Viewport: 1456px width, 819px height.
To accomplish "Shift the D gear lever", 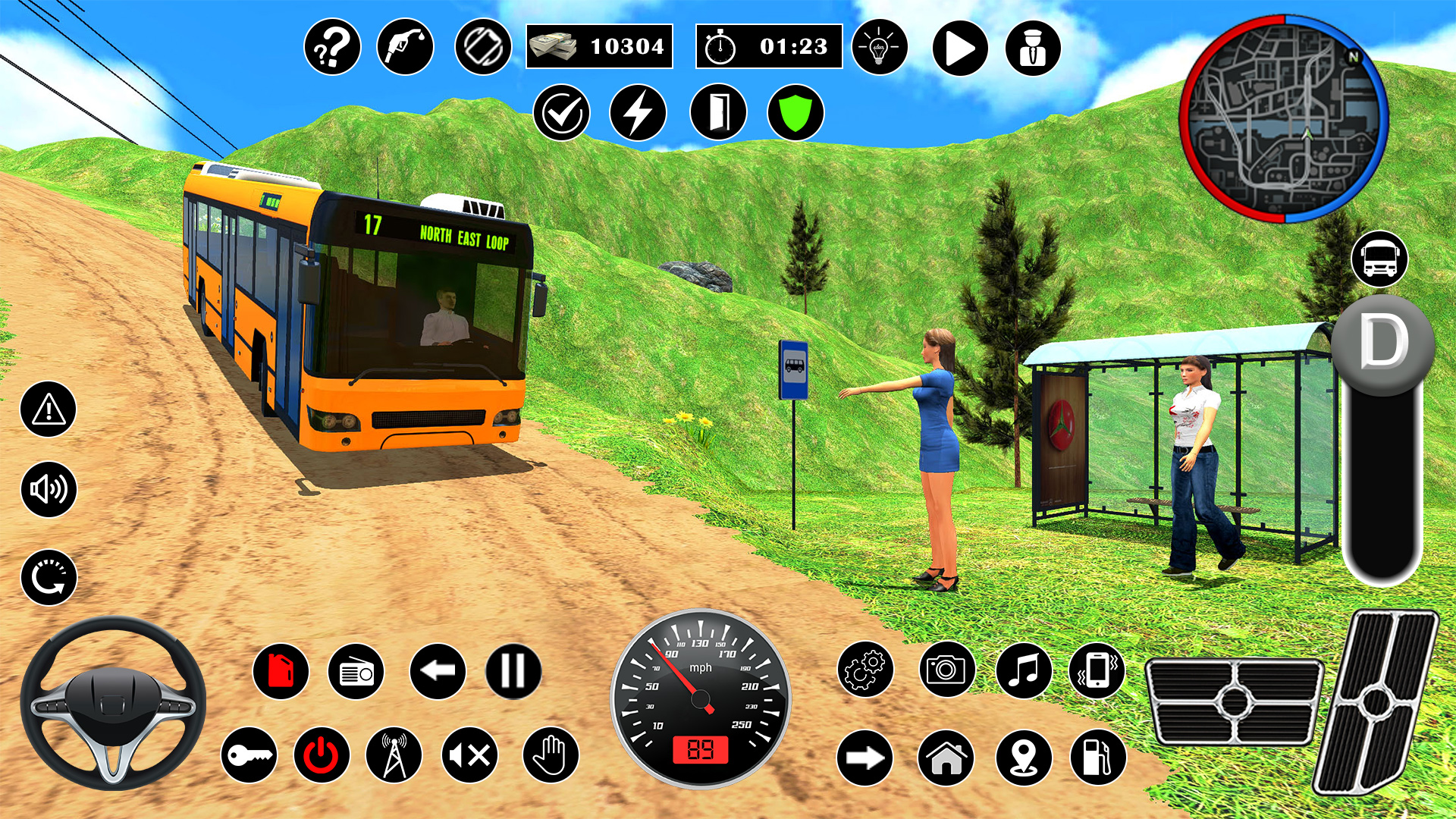I will click(1382, 345).
